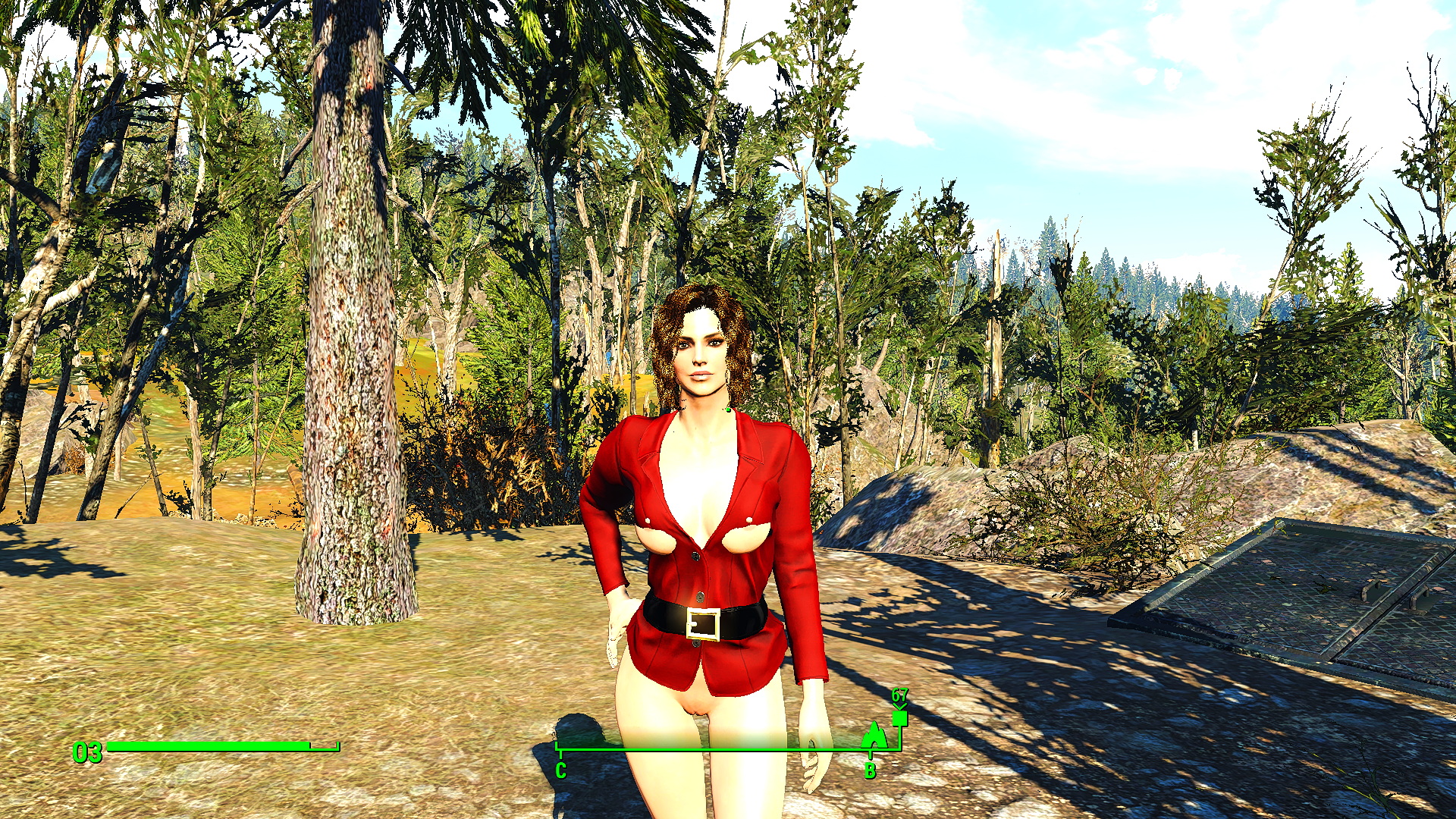Select the quest objective marker above the compass
1456x819 pixels.
[901, 717]
